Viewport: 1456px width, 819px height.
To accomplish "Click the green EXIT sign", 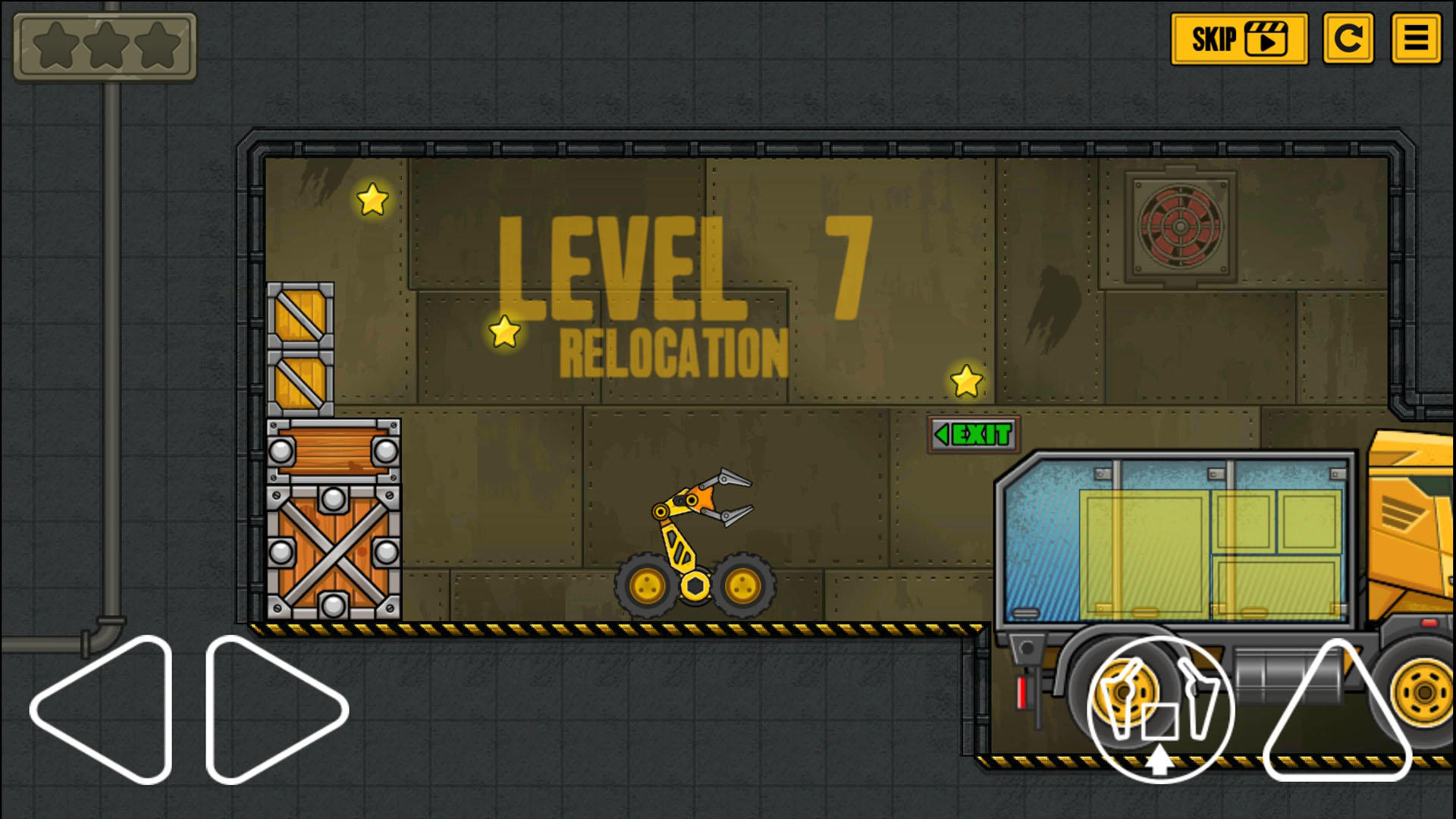I will [x=973, y=433].
